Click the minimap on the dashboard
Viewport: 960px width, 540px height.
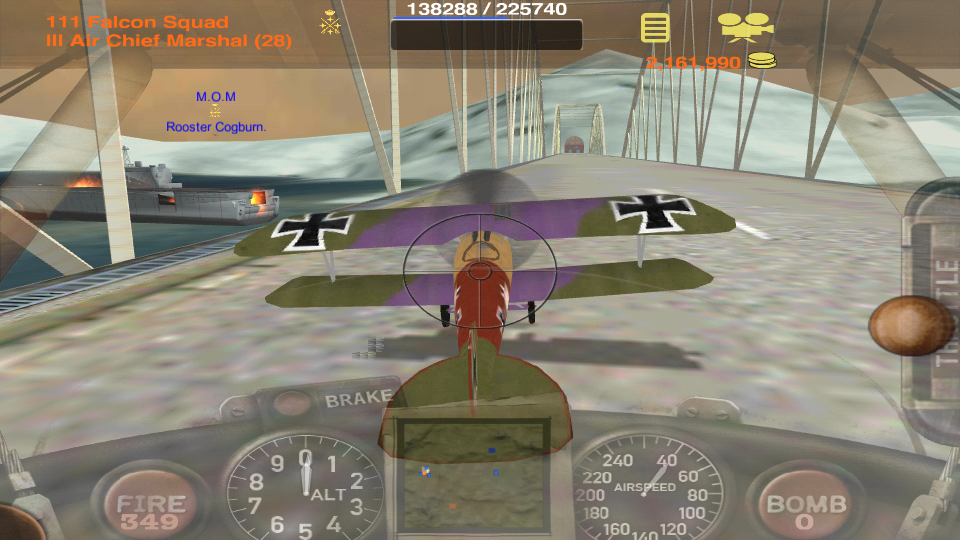pos(473,474)
